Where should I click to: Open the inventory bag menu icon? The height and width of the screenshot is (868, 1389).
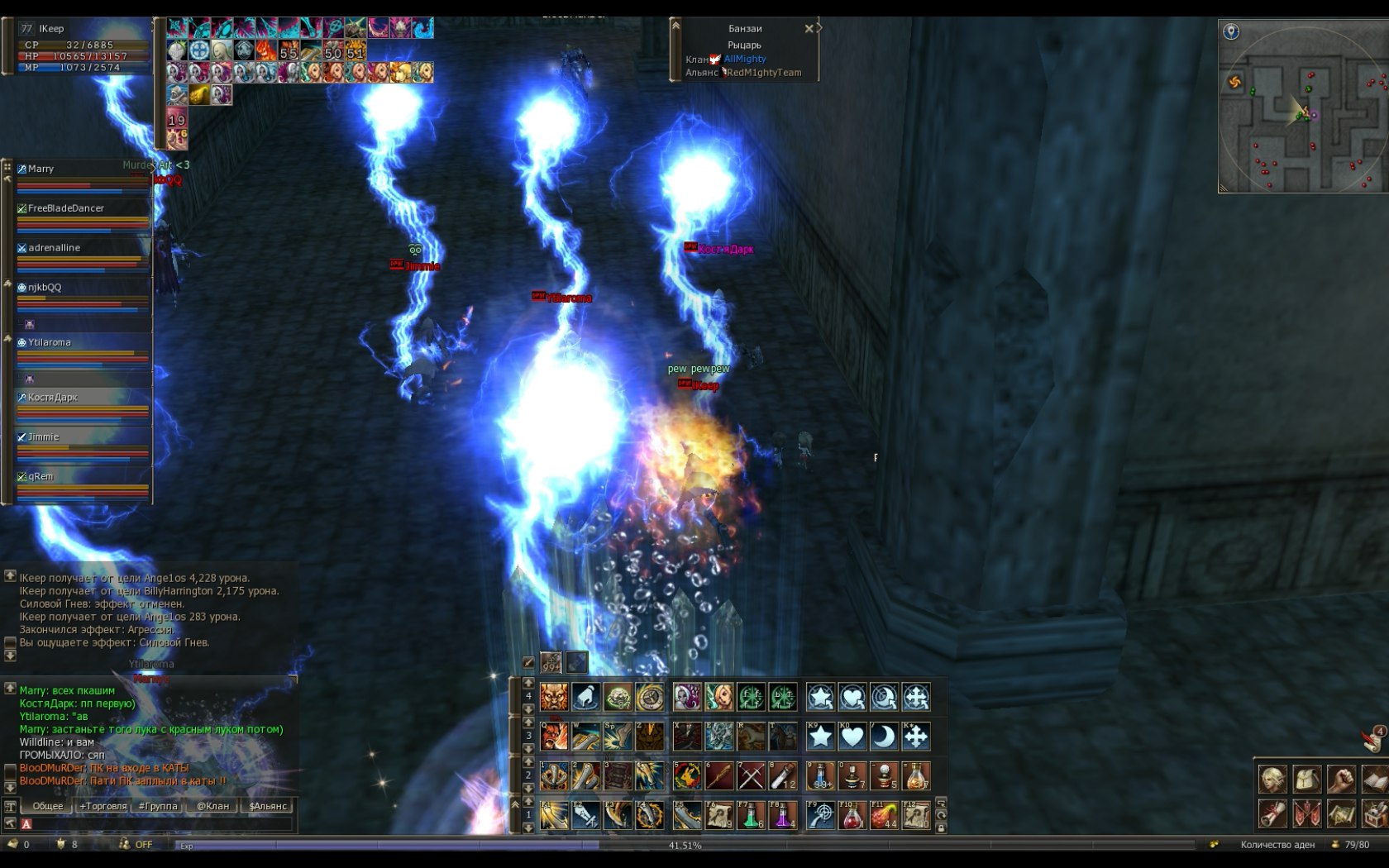point(1307,779)
